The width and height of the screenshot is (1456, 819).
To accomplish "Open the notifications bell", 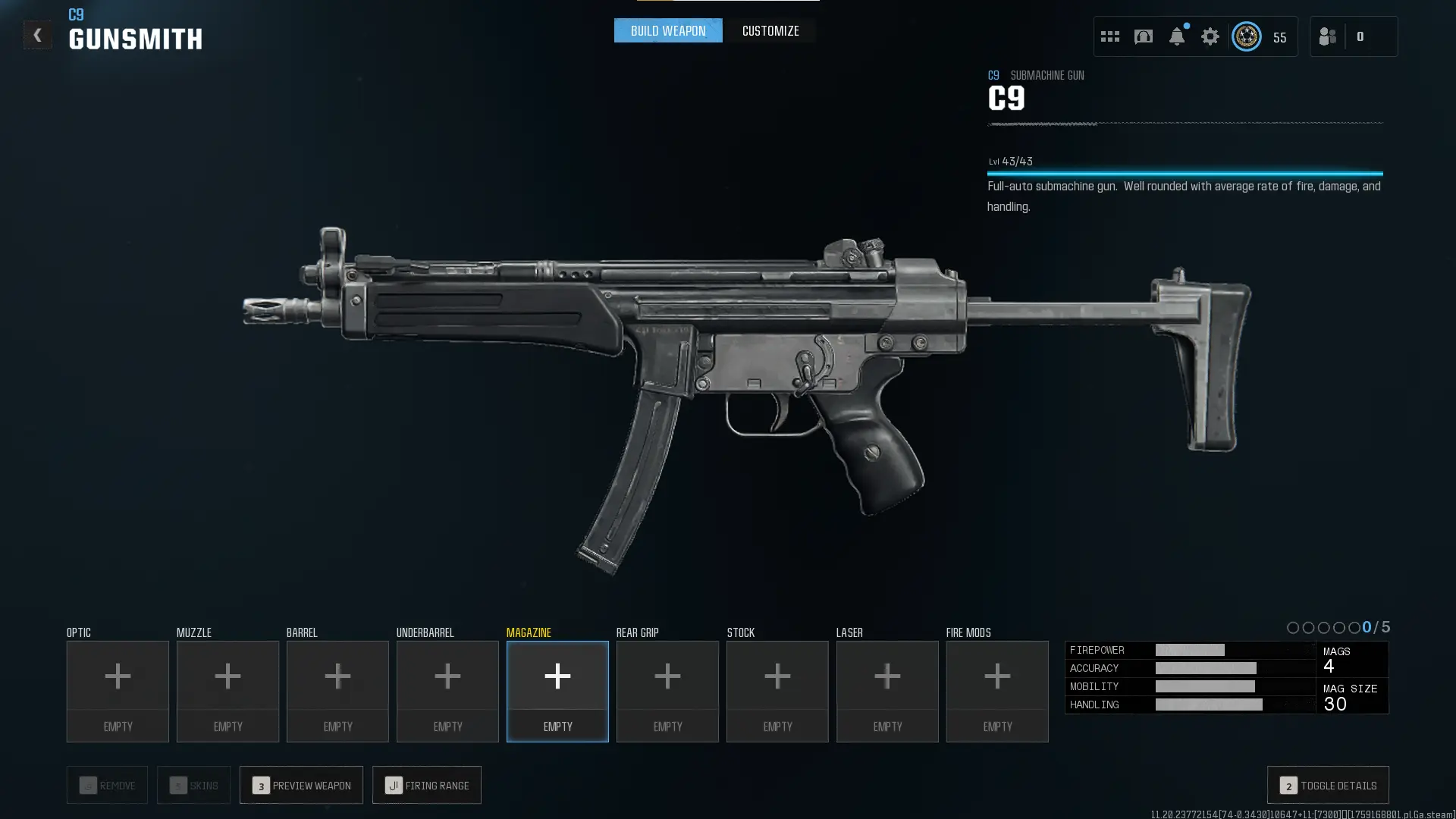I will pos(1177,36).
